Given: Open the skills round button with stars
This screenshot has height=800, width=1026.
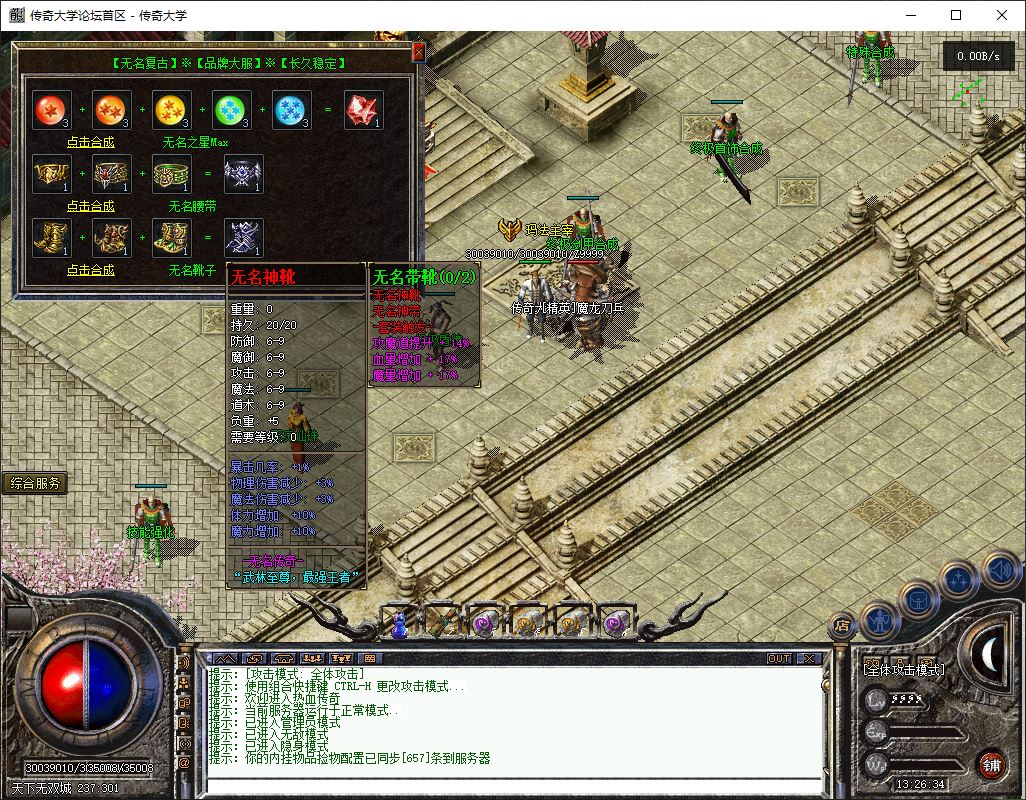Looking at the screenshot, I should [959, 578].
